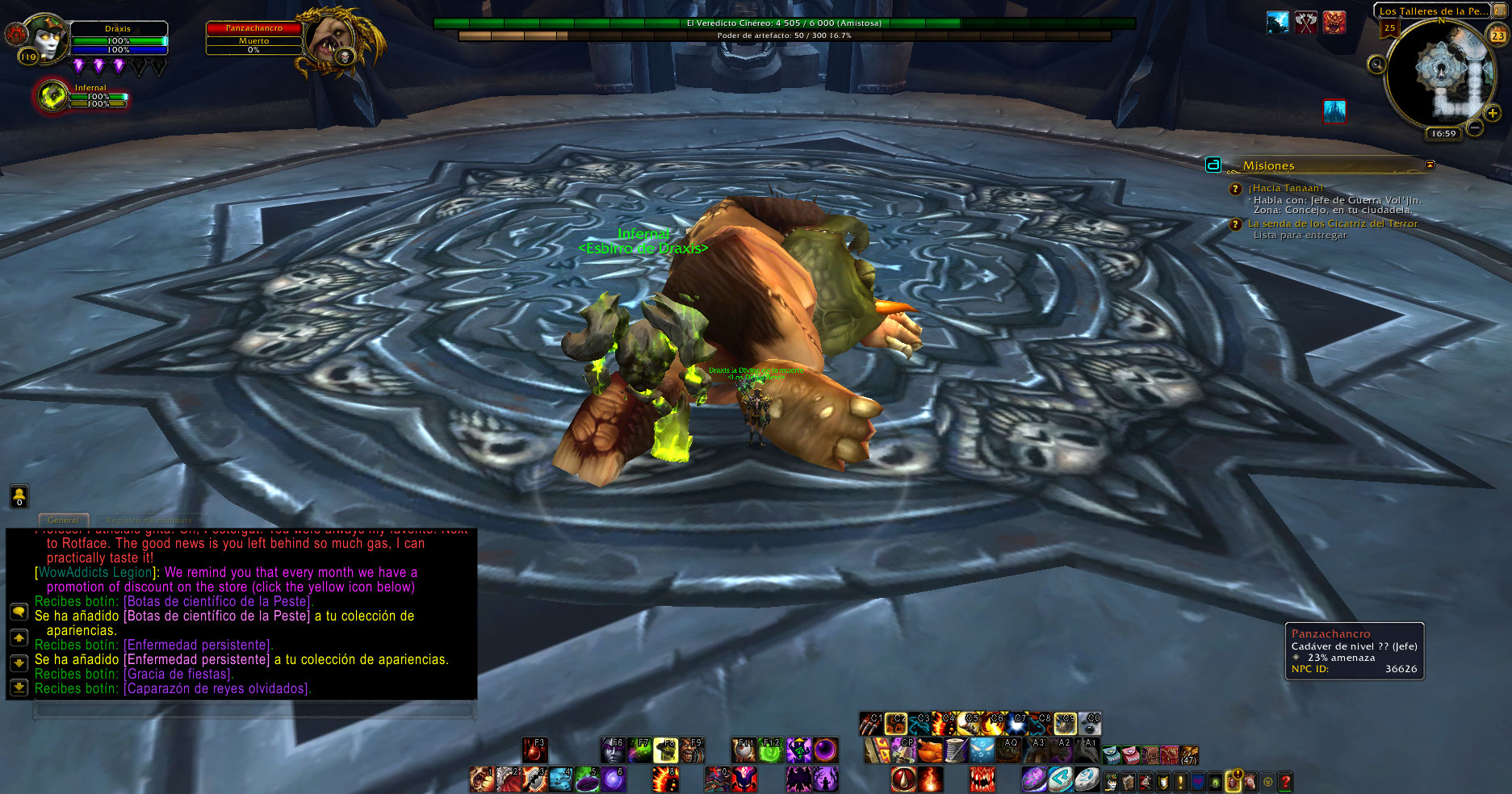The image size is (1512, 794).
Task: Select the ¡Hacia Tanaan! quest entry
Action: (x=1285, y=188)
